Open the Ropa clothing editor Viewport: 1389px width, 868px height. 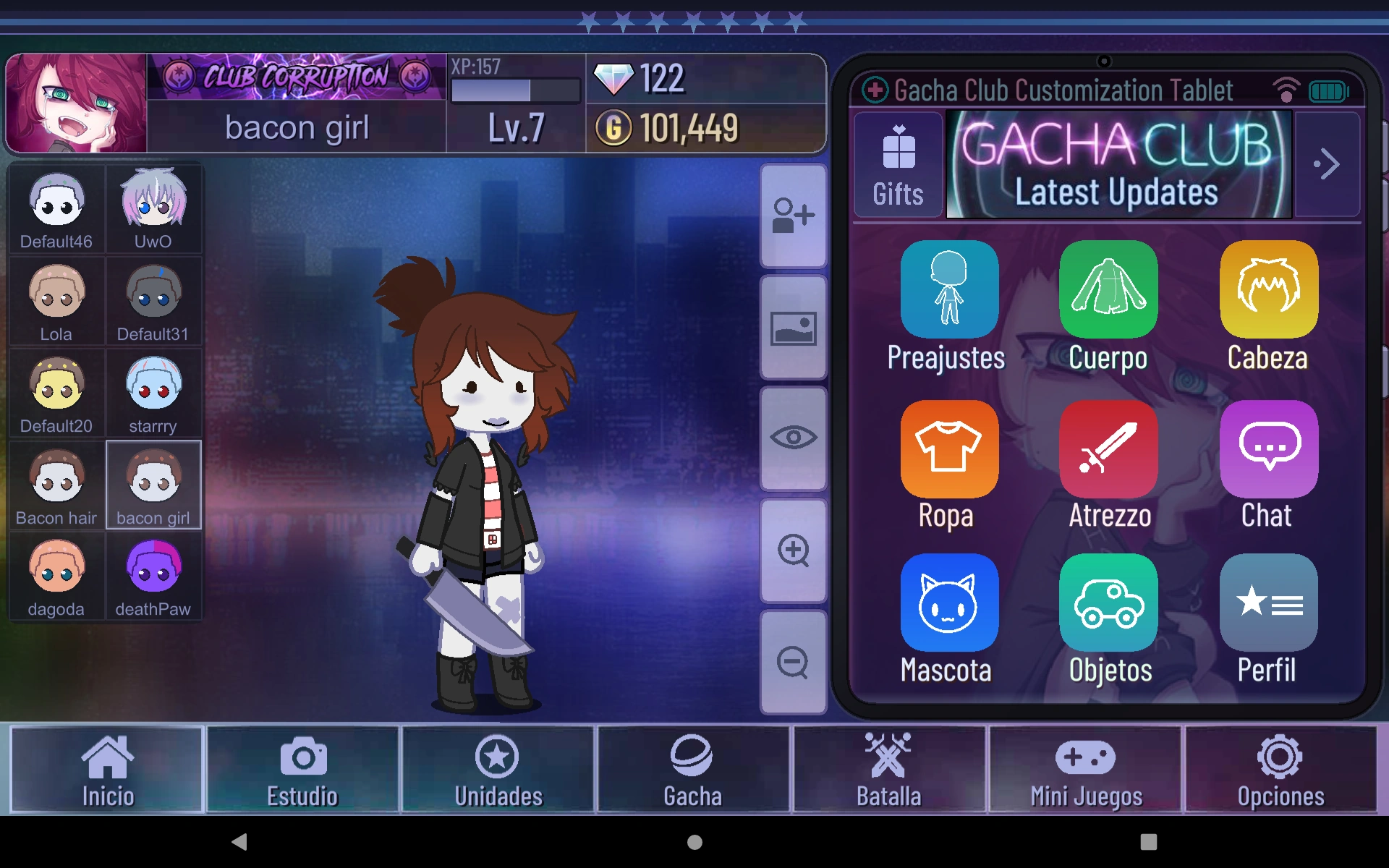pos(948,448)
